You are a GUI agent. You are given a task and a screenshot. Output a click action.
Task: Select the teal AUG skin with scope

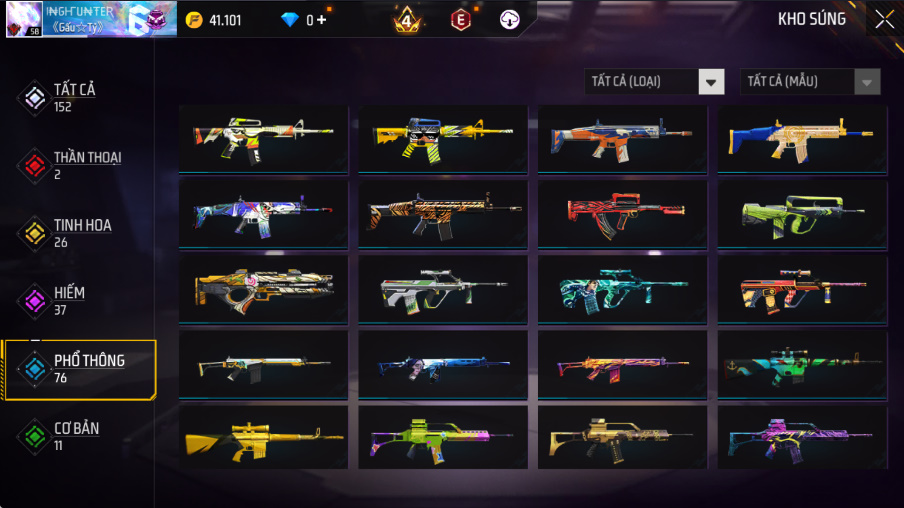coord(622,288)
